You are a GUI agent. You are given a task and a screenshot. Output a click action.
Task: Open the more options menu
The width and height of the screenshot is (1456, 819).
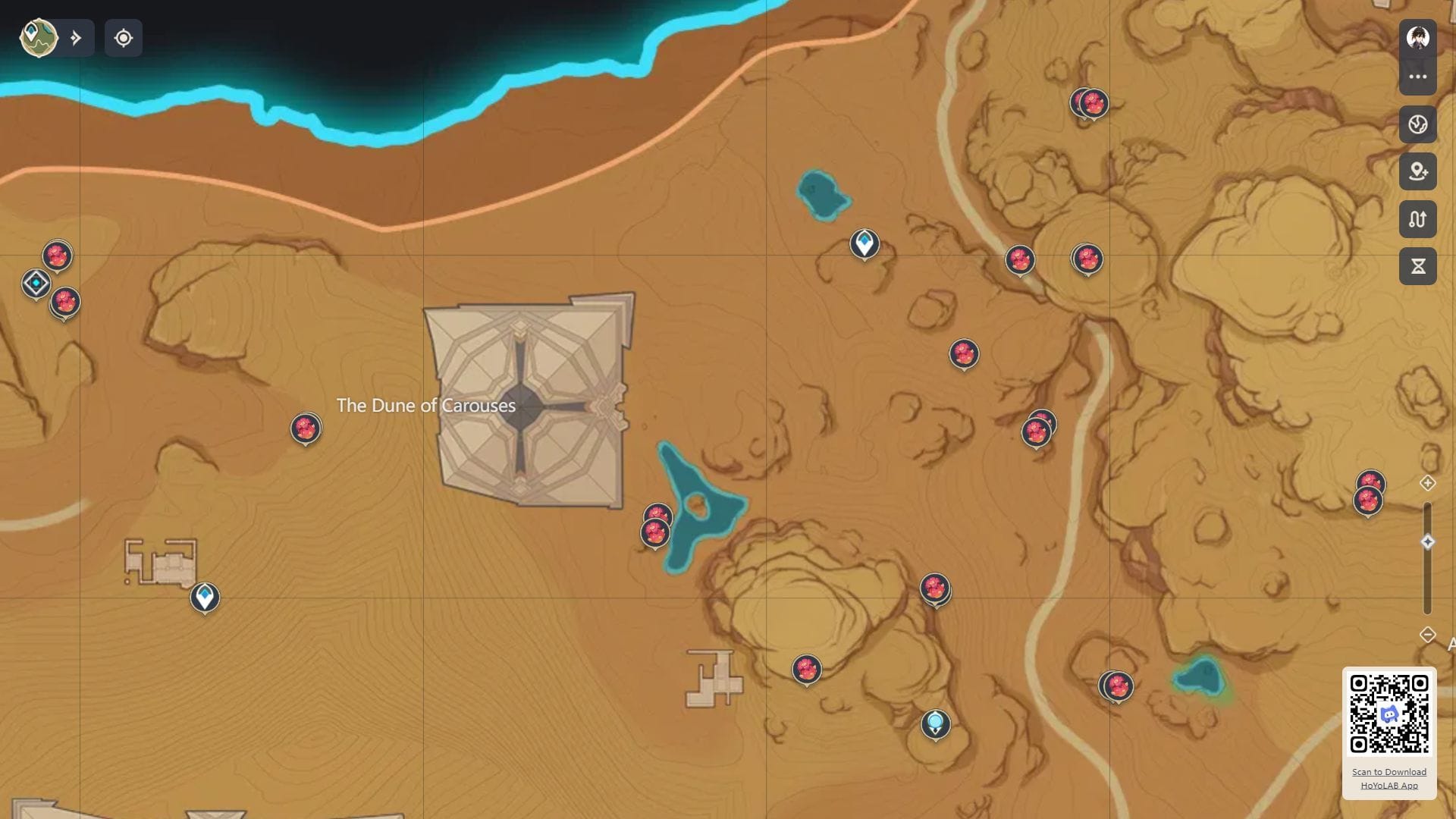click(1419, 76)
